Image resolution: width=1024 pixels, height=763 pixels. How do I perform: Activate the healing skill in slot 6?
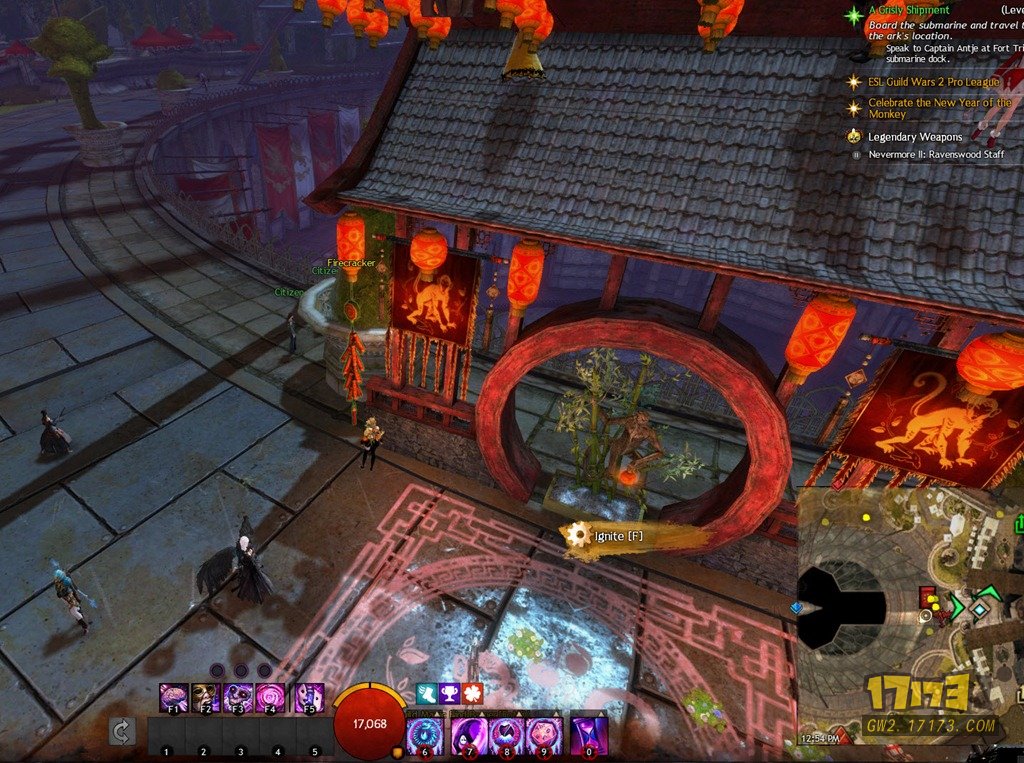click(426, 736)
